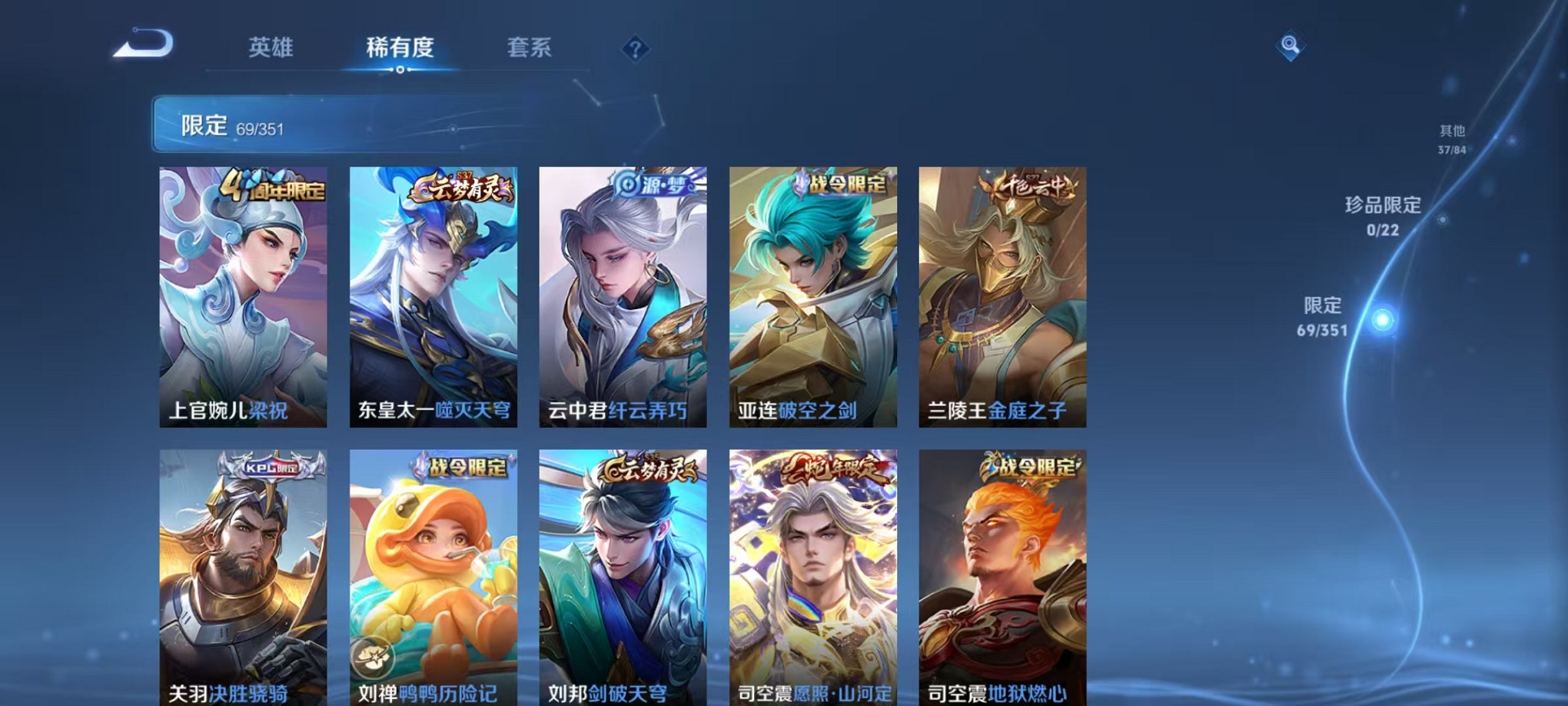1568x706 pixels.
Task: Click the 战令限定 badge on 亚连's card
Action: (x=840, y=184)
